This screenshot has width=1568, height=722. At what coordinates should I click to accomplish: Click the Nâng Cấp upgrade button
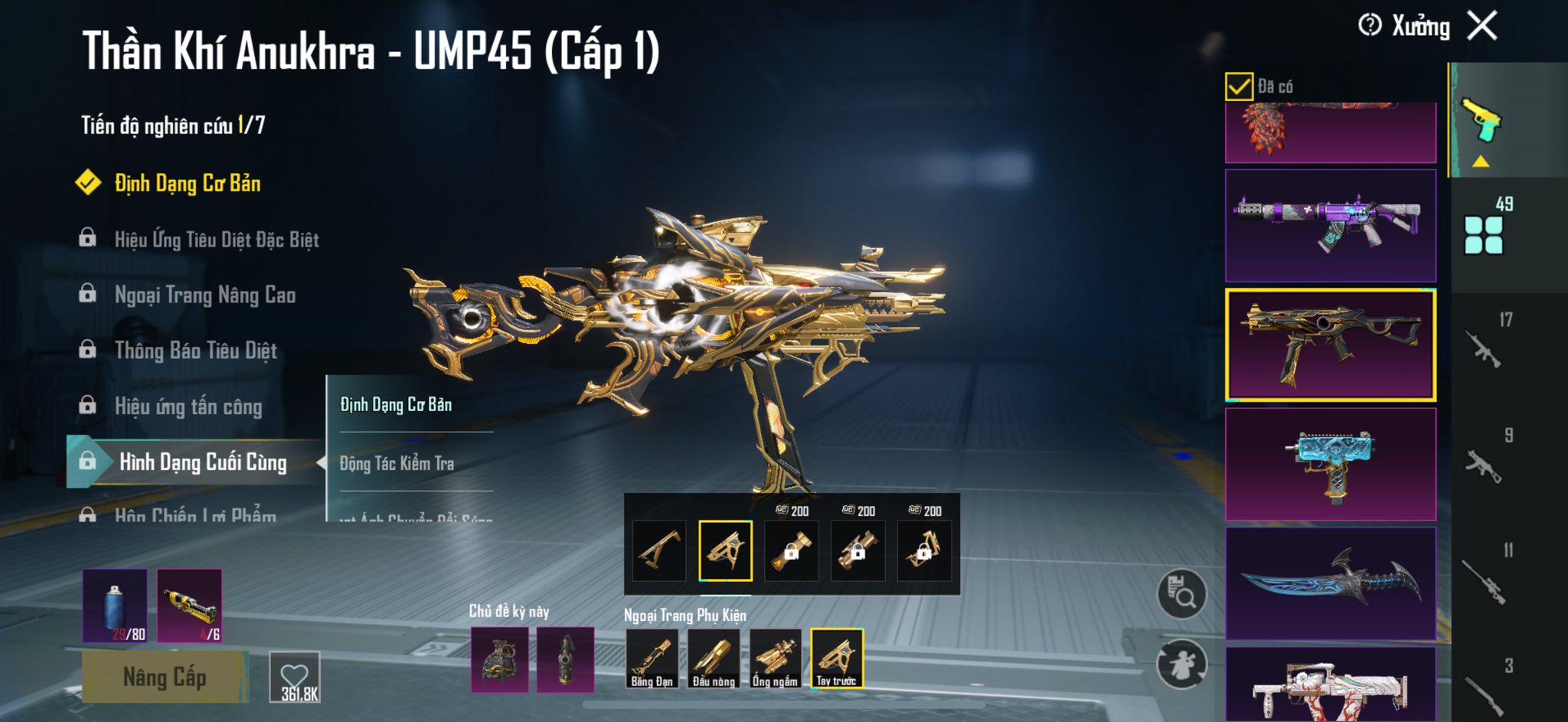coord(165,677)
